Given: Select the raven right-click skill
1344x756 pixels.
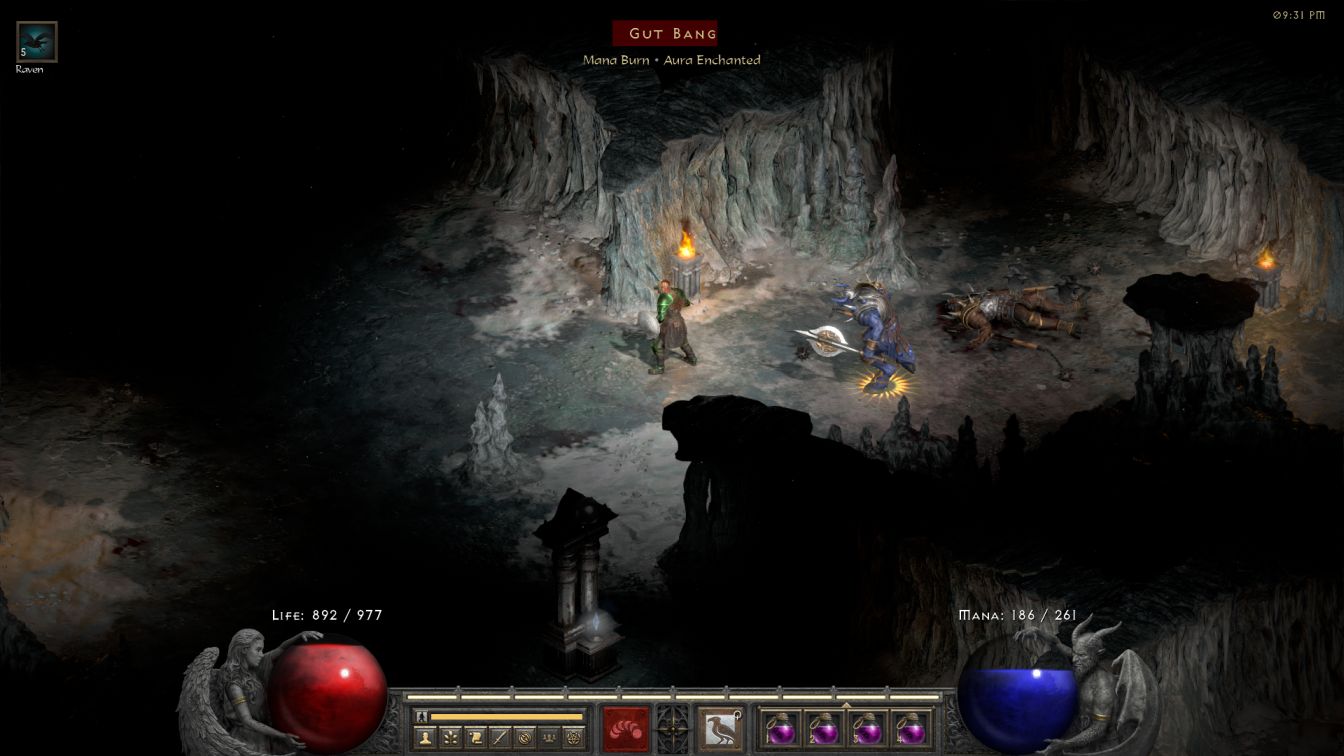Looking at the screenshot, I should tap(720, 729).
